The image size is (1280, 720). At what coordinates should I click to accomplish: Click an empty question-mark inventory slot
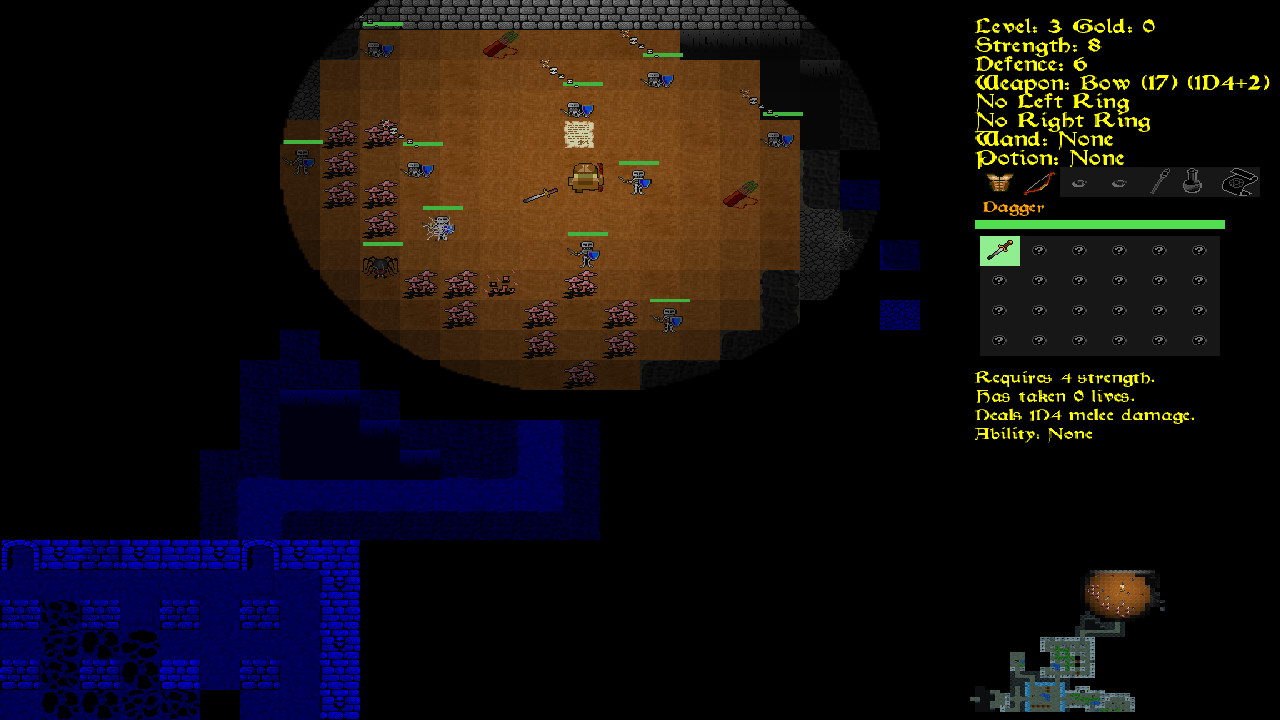pos(1039,251)
